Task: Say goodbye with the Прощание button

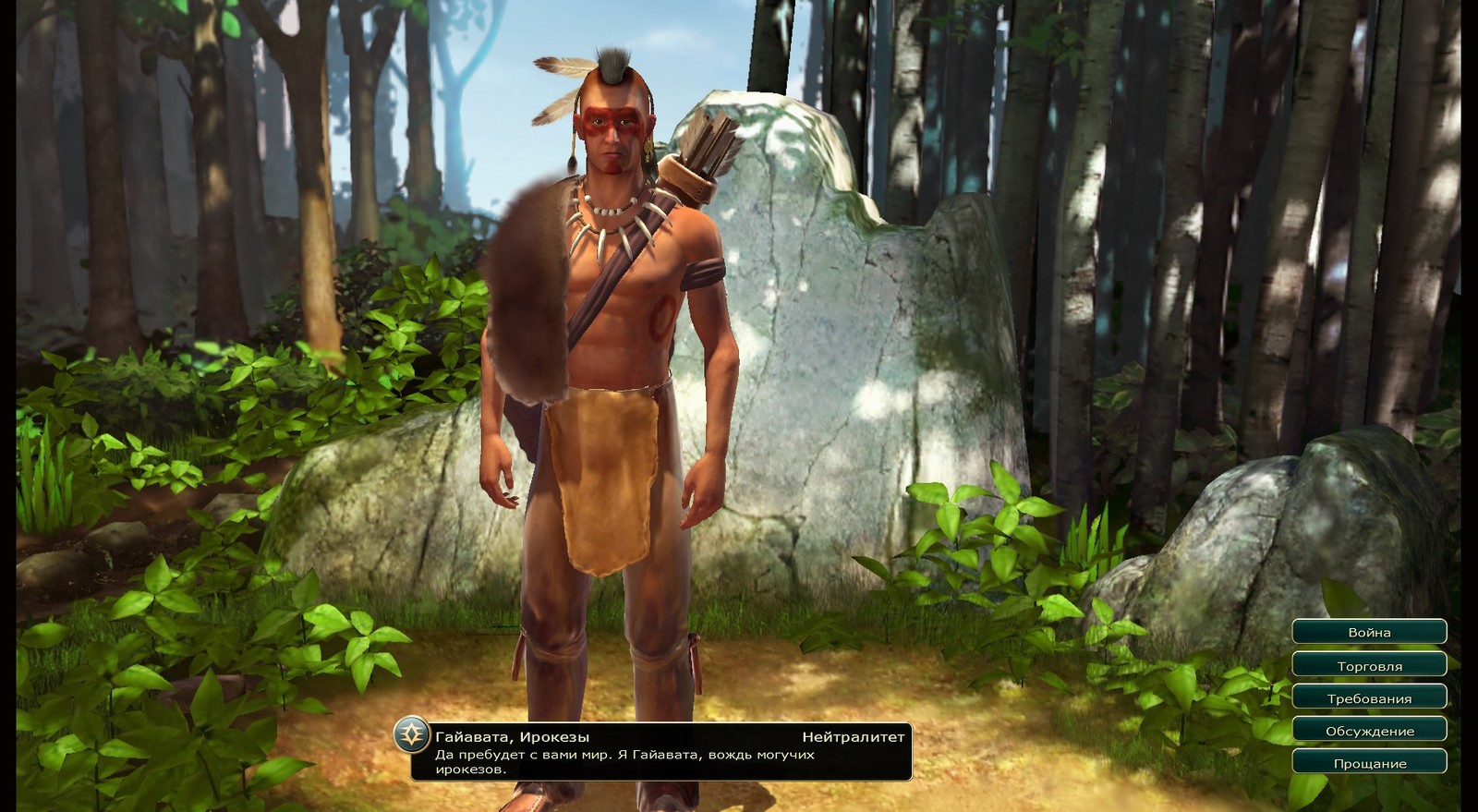Action: click(x=1369, y=763)
